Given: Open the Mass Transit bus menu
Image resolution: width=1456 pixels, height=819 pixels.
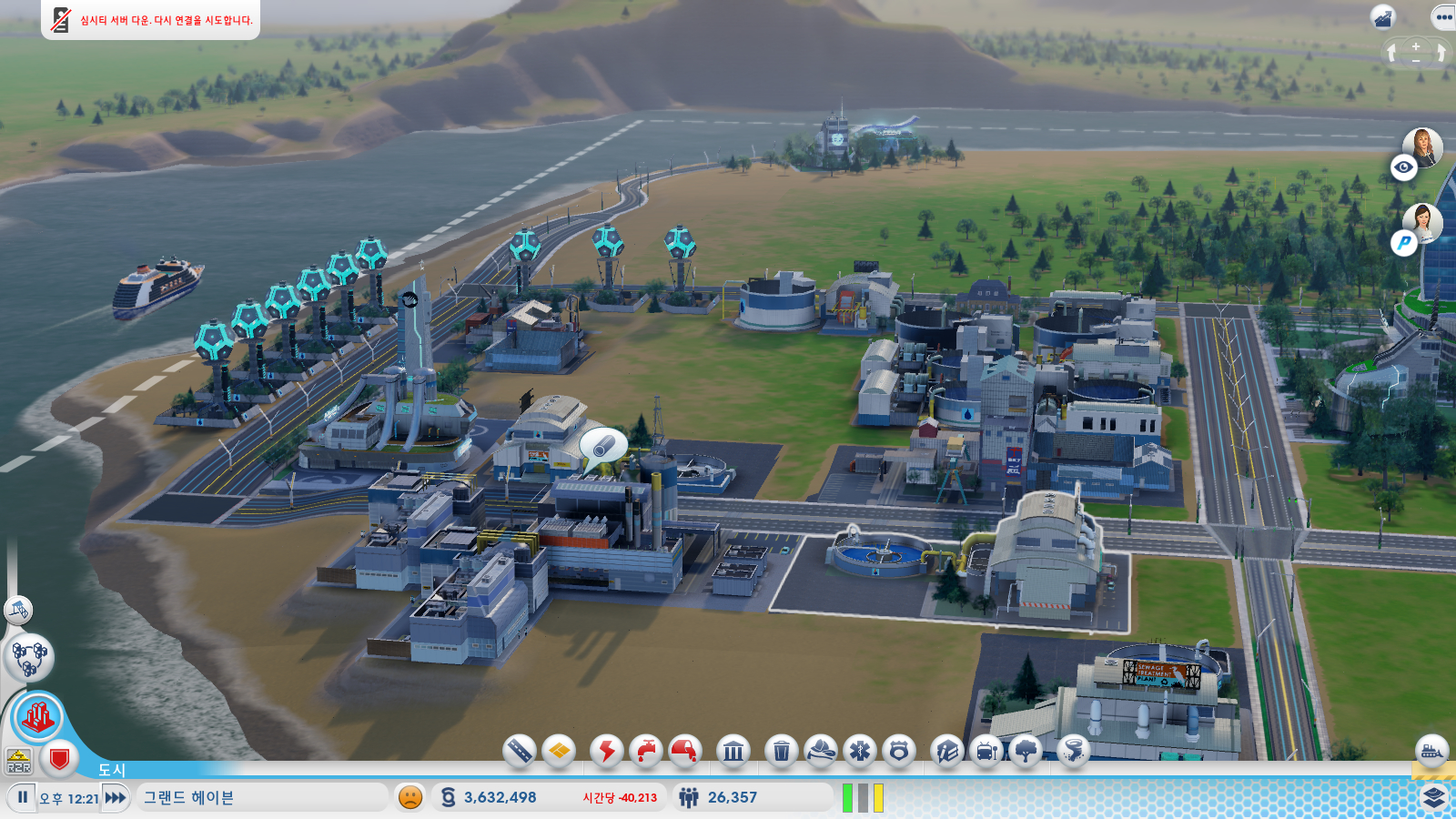Looking at the screenshot, I should click(986, 751).
